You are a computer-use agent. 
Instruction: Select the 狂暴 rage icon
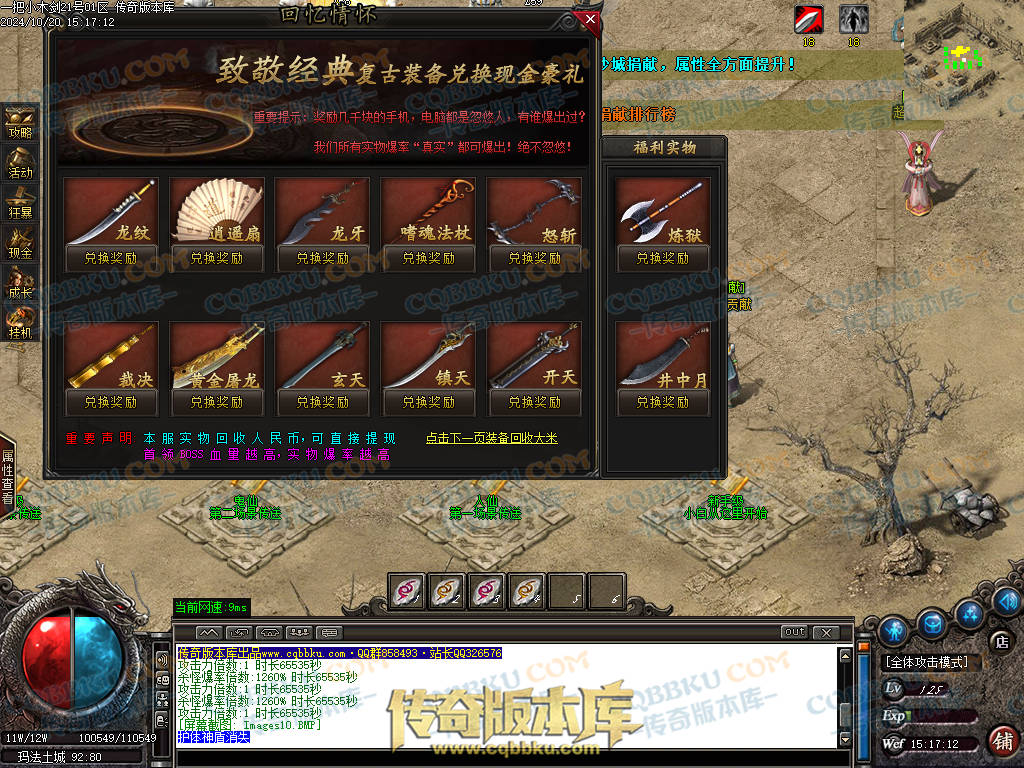[x=20, y=202]
